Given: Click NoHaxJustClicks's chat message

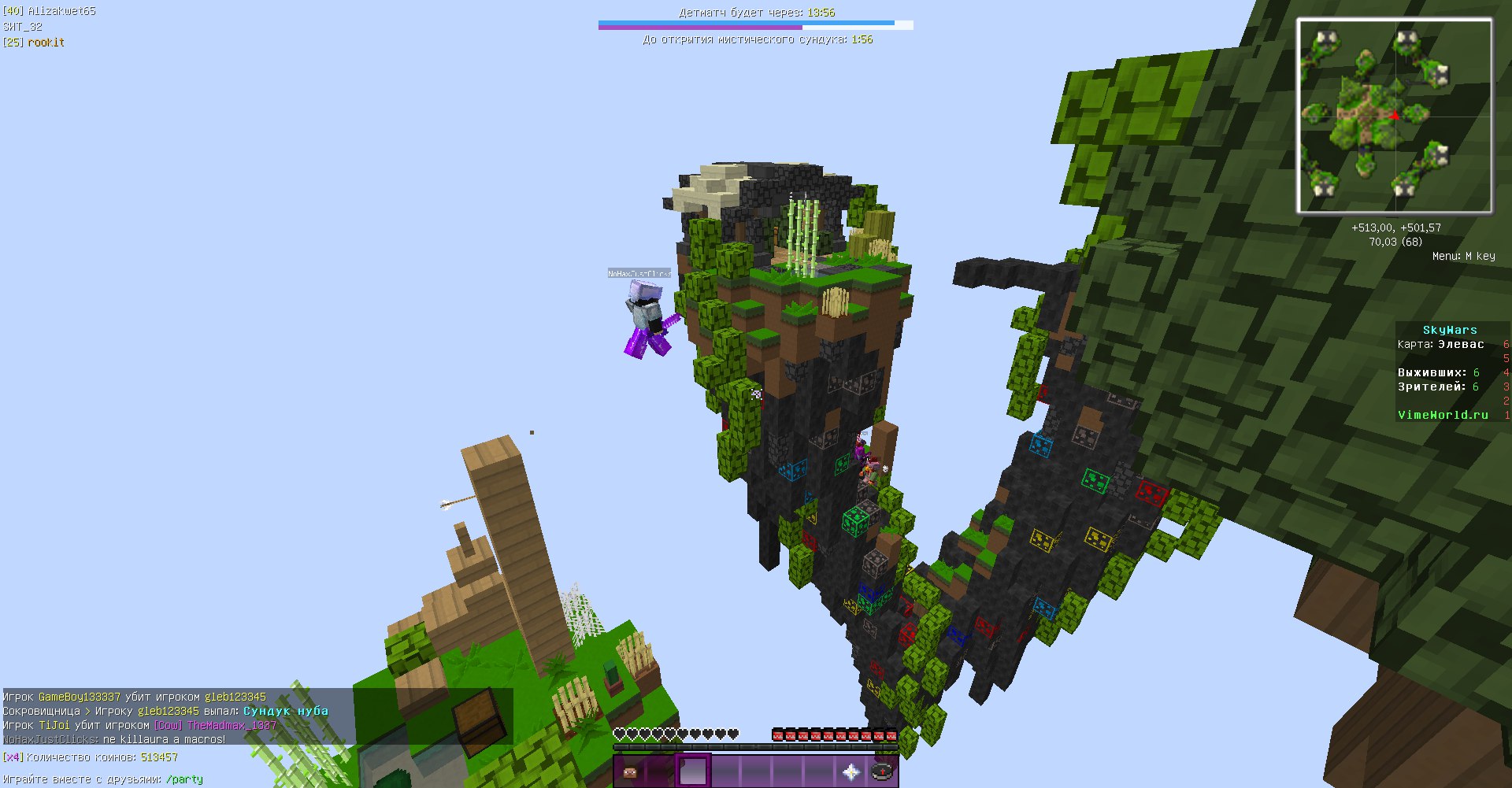Looking at the screenshot, I should point(114,739).
